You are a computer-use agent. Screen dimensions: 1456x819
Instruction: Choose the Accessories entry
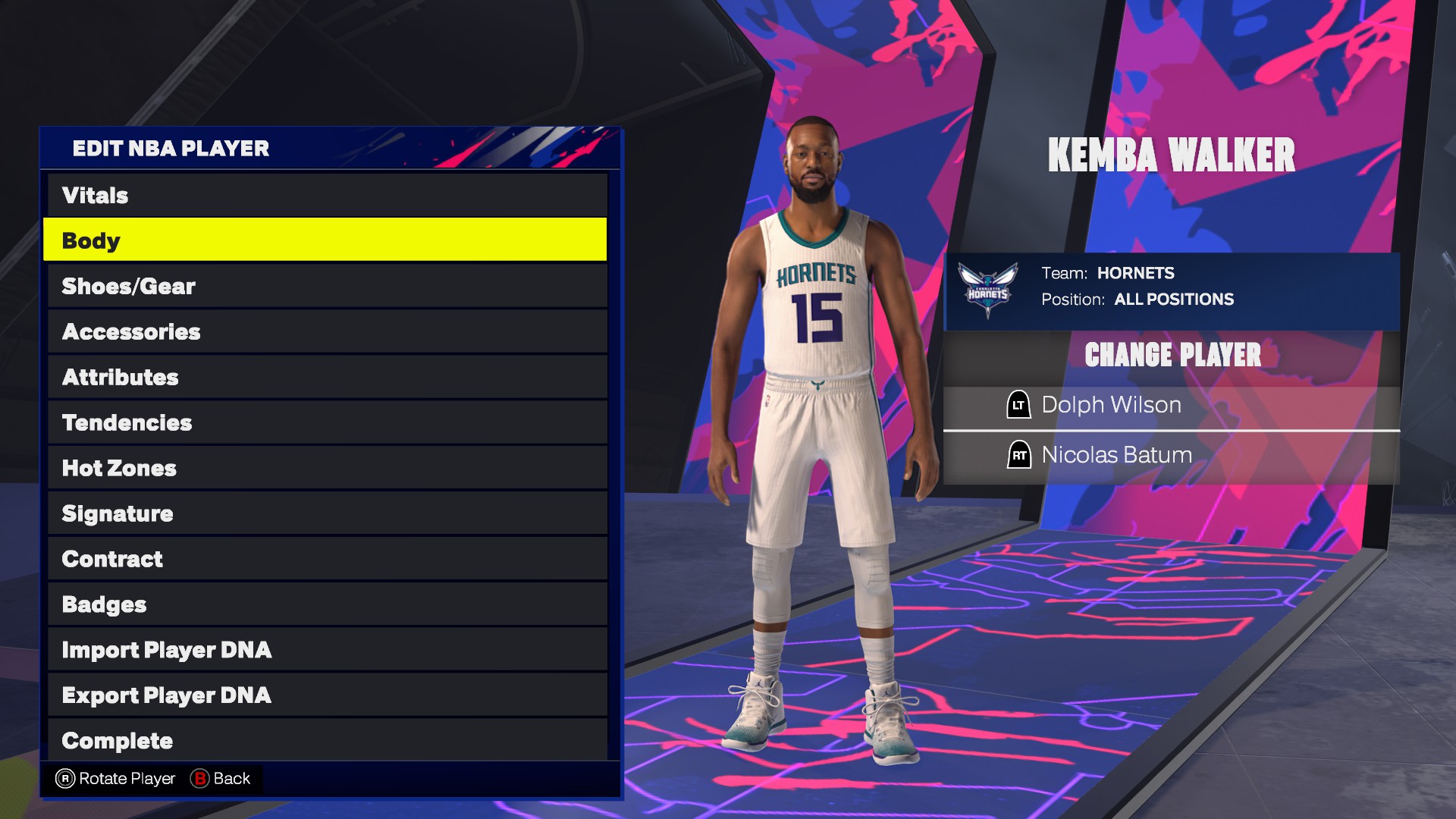[x=326, y=331]
